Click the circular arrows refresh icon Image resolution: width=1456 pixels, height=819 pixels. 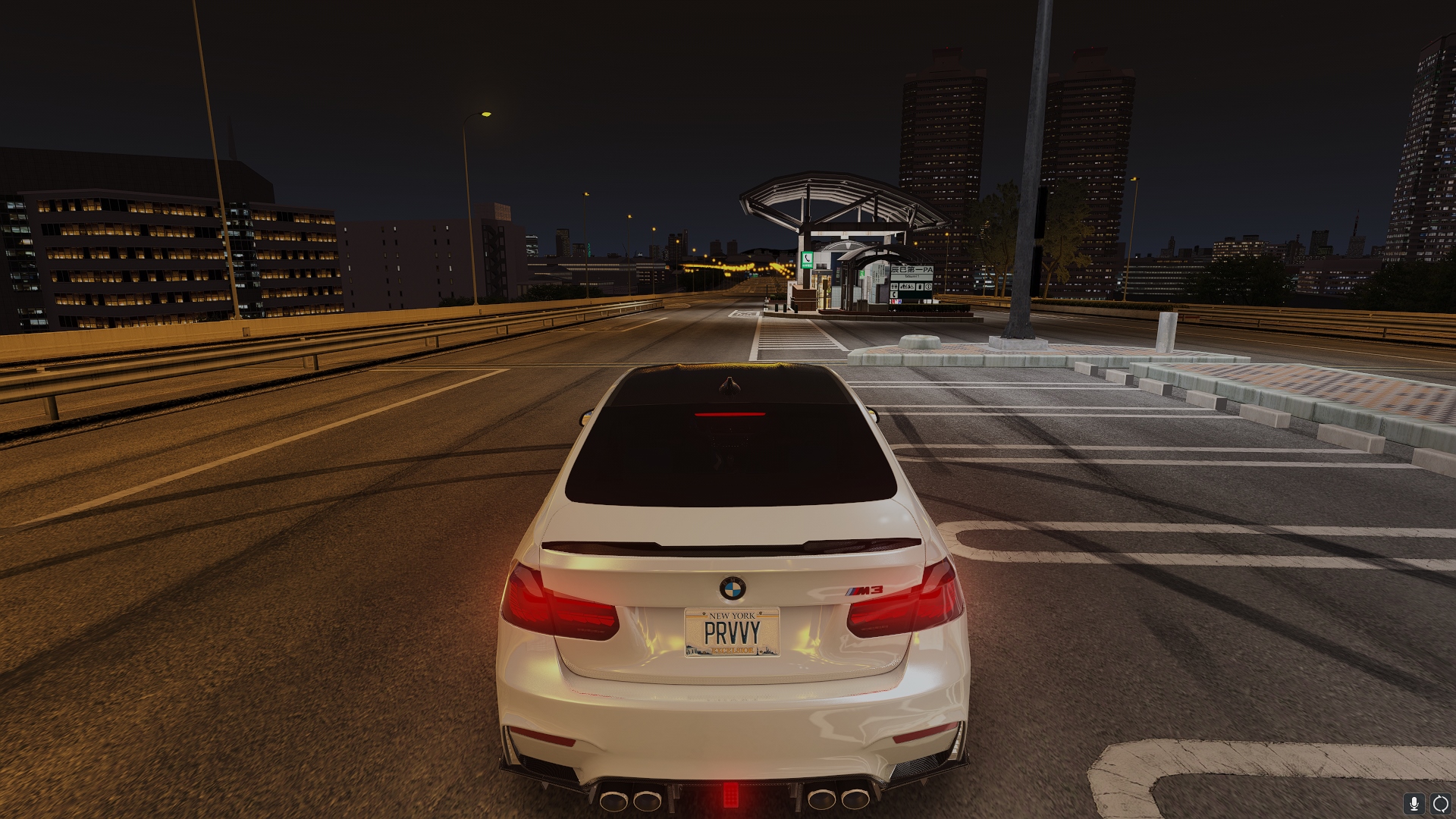[1439, 803]
